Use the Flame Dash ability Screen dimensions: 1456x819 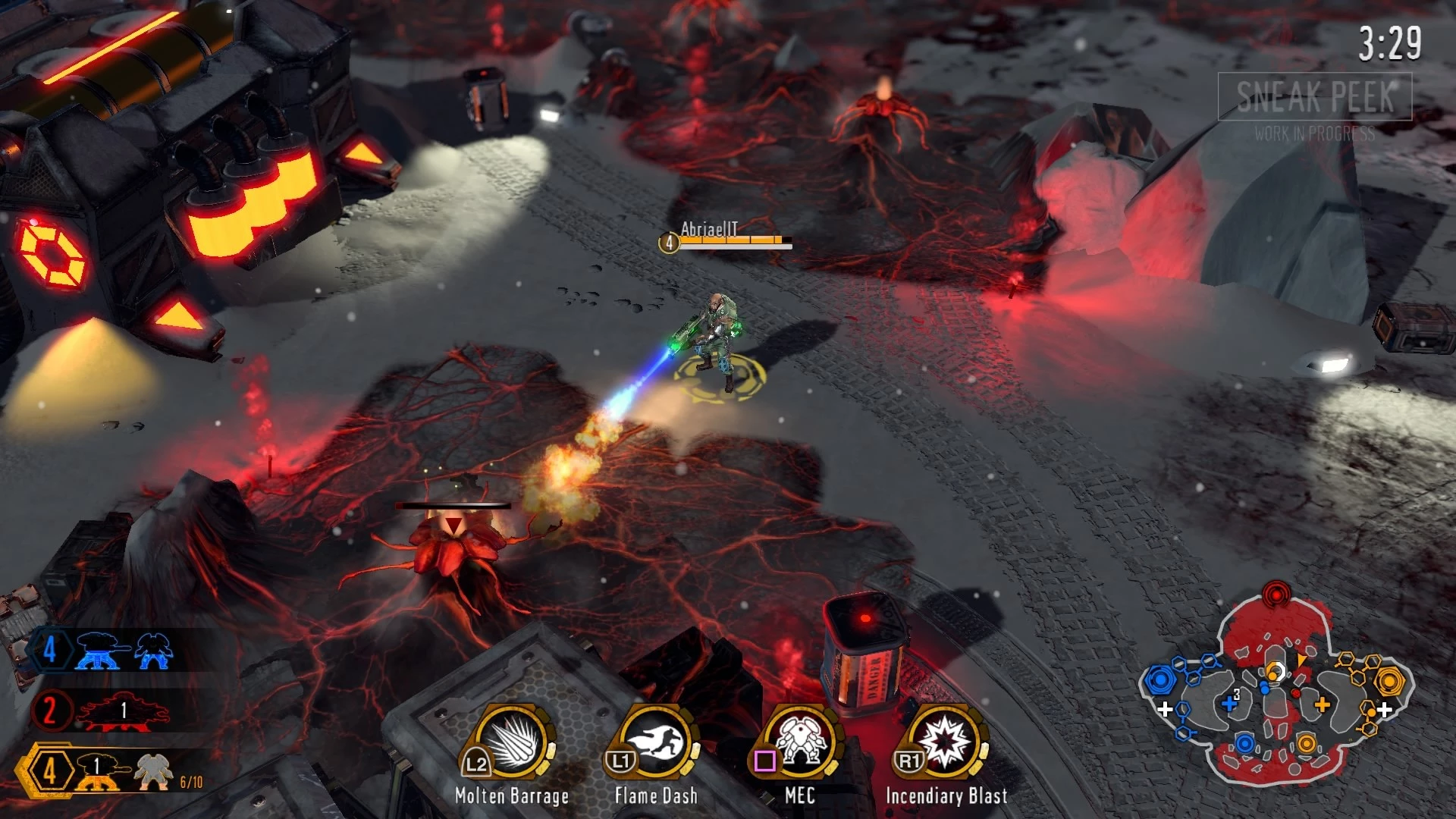[657, 745]
